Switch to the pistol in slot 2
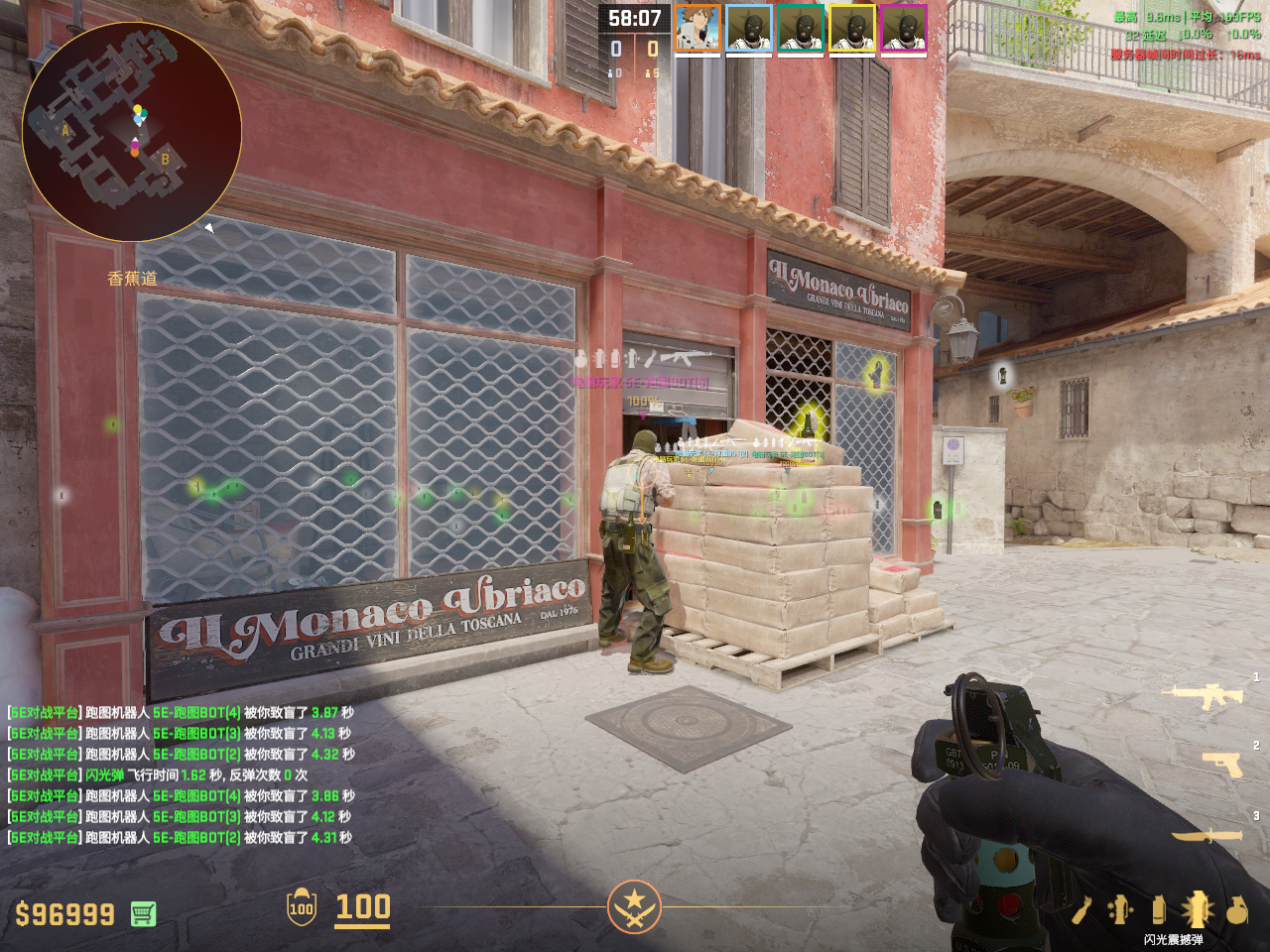This screenshot has width=1270, height=952. point(1222,764)
